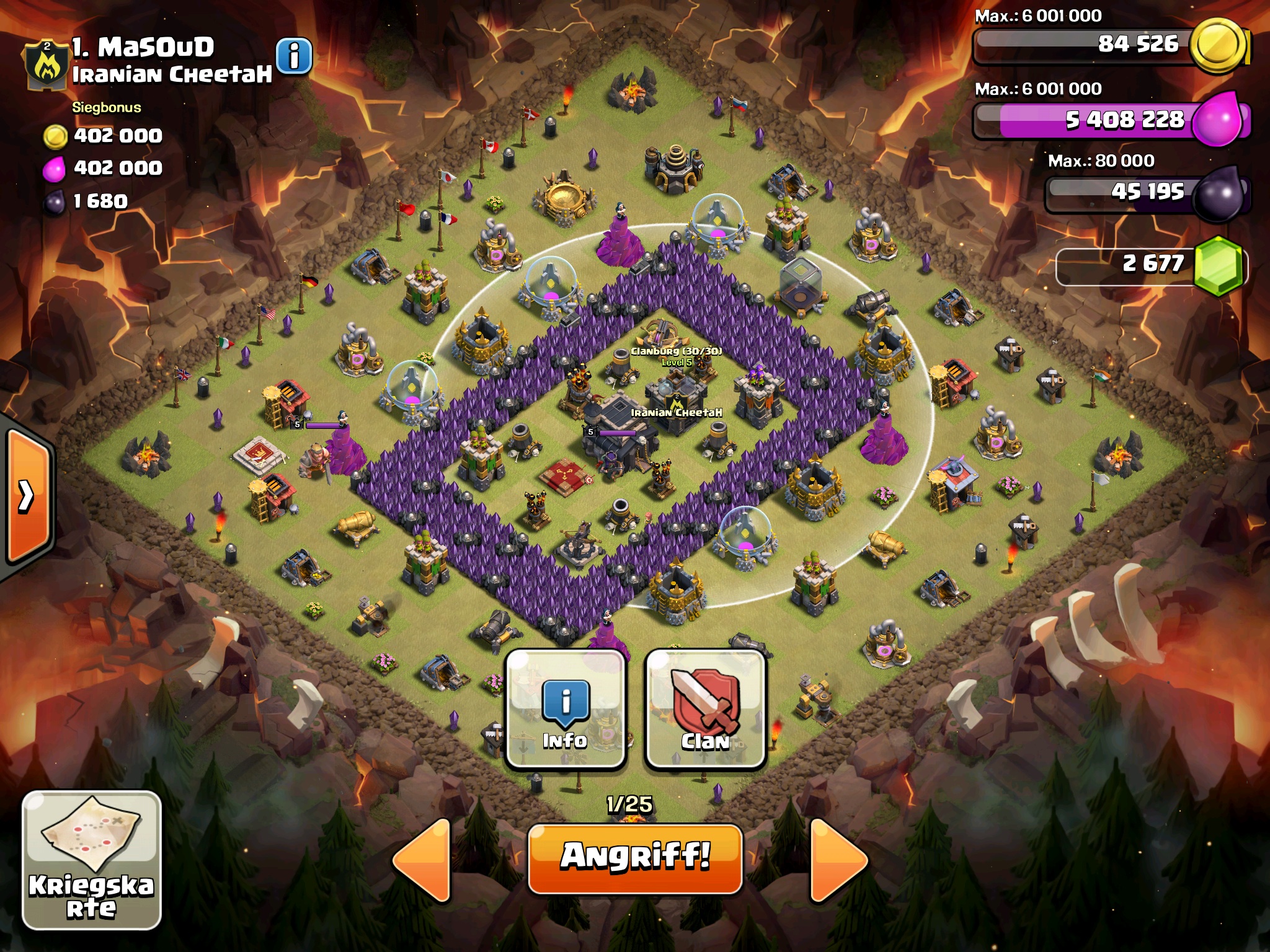Go to the next enemy base with right arrow
Viewport: 1270px width, 952px height.
[837, 860]
